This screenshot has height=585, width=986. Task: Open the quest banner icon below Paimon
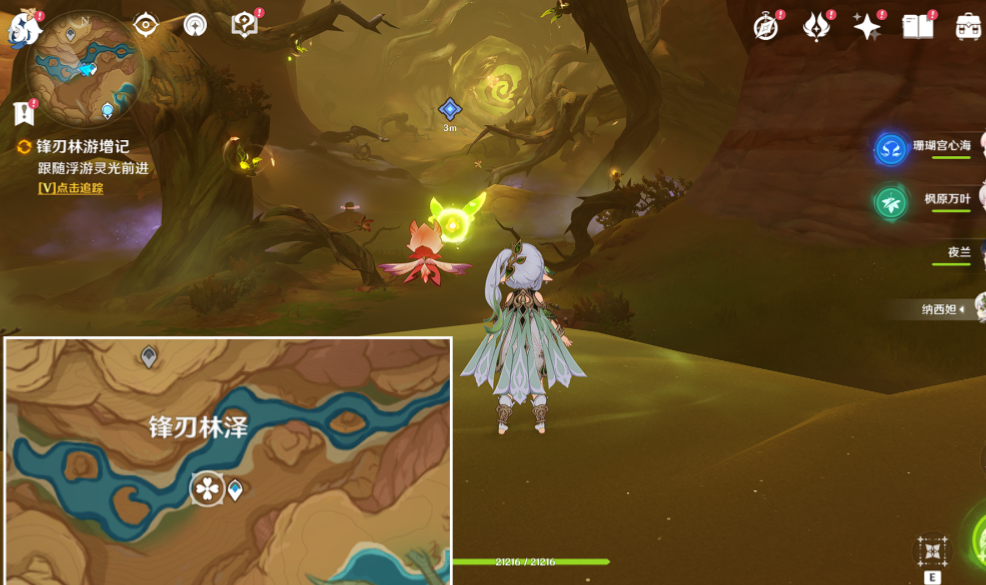(24, 113)
